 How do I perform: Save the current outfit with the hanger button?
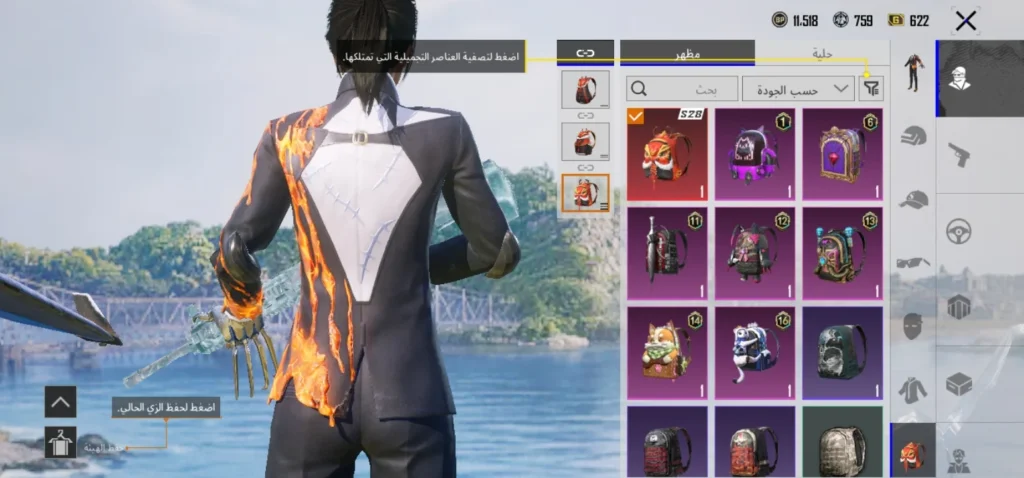coord(60,441)
